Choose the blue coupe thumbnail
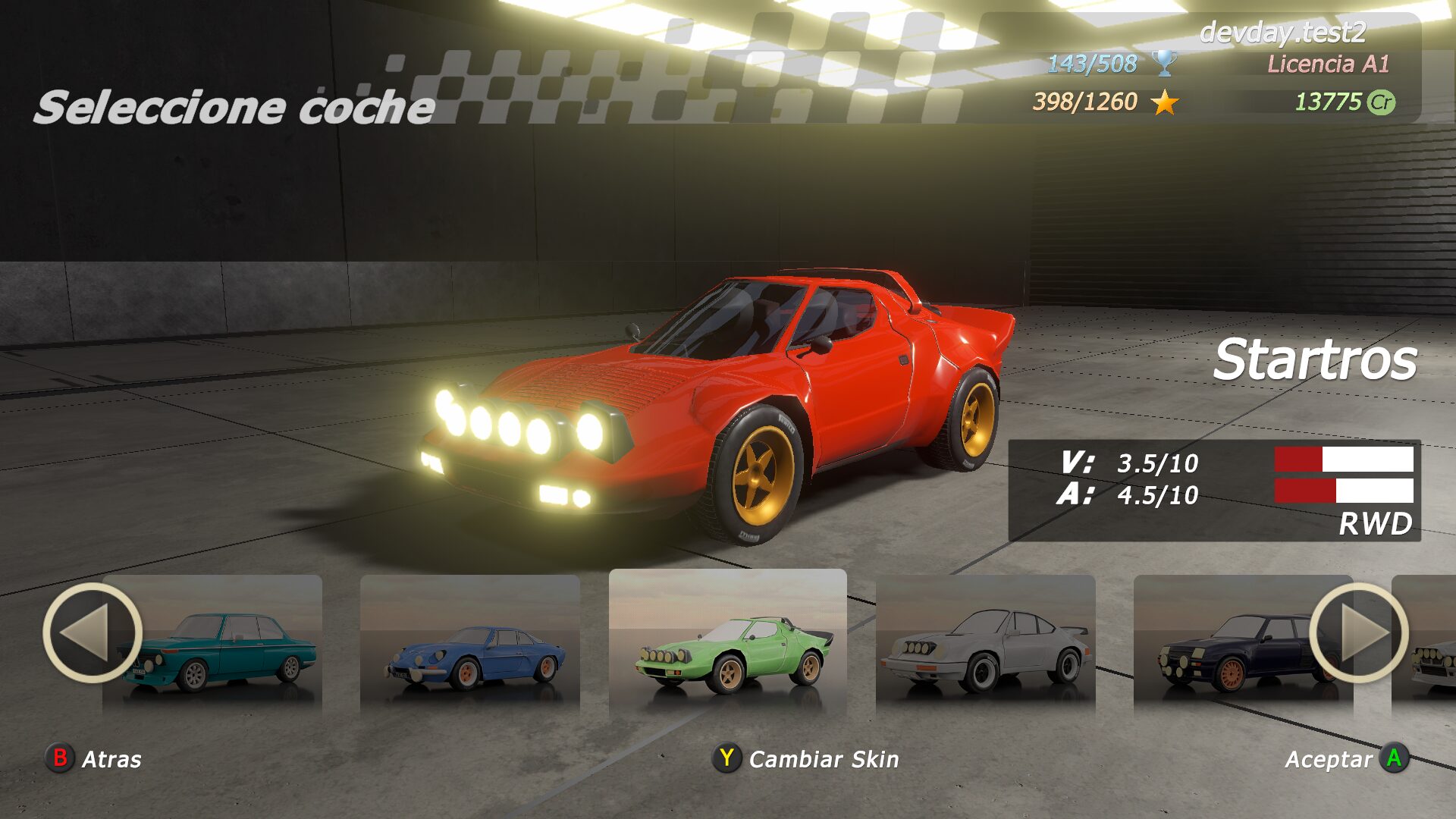Image resolution: width=1456 pixels, height=819 pixels. click(470, 645)
